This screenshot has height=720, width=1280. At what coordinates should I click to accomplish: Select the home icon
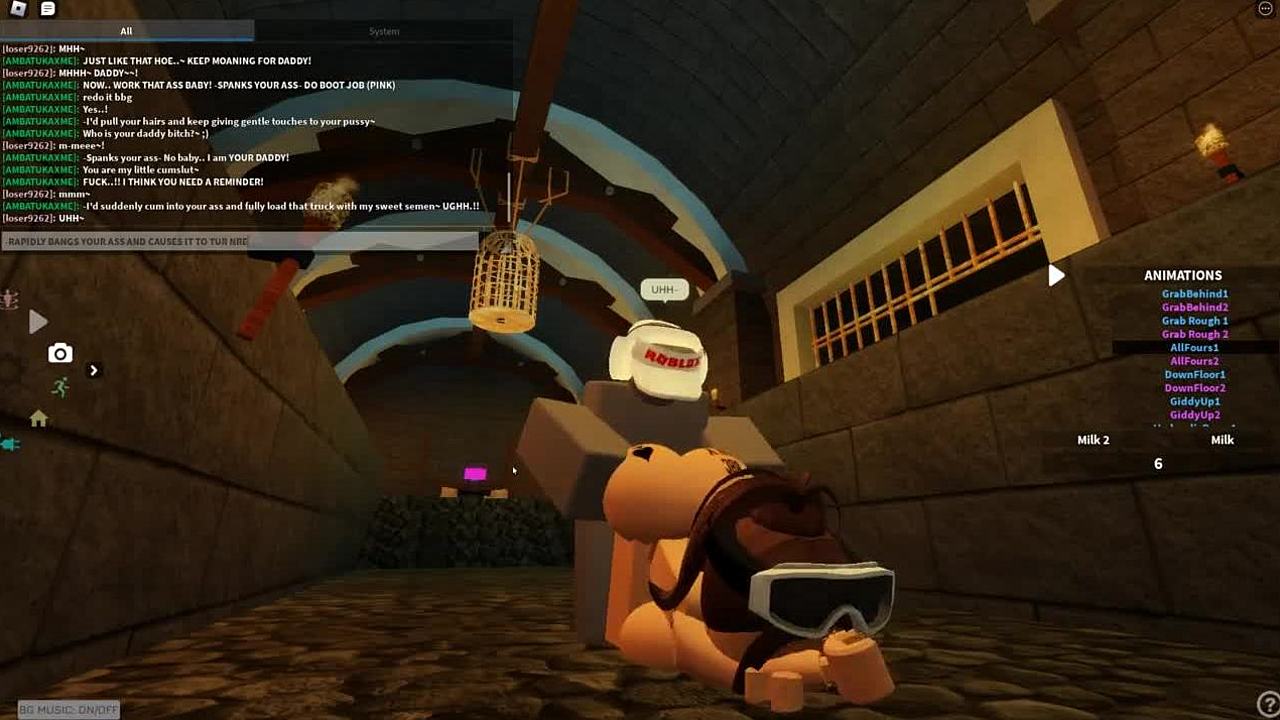pyautogui.click(x=38, y=419)
